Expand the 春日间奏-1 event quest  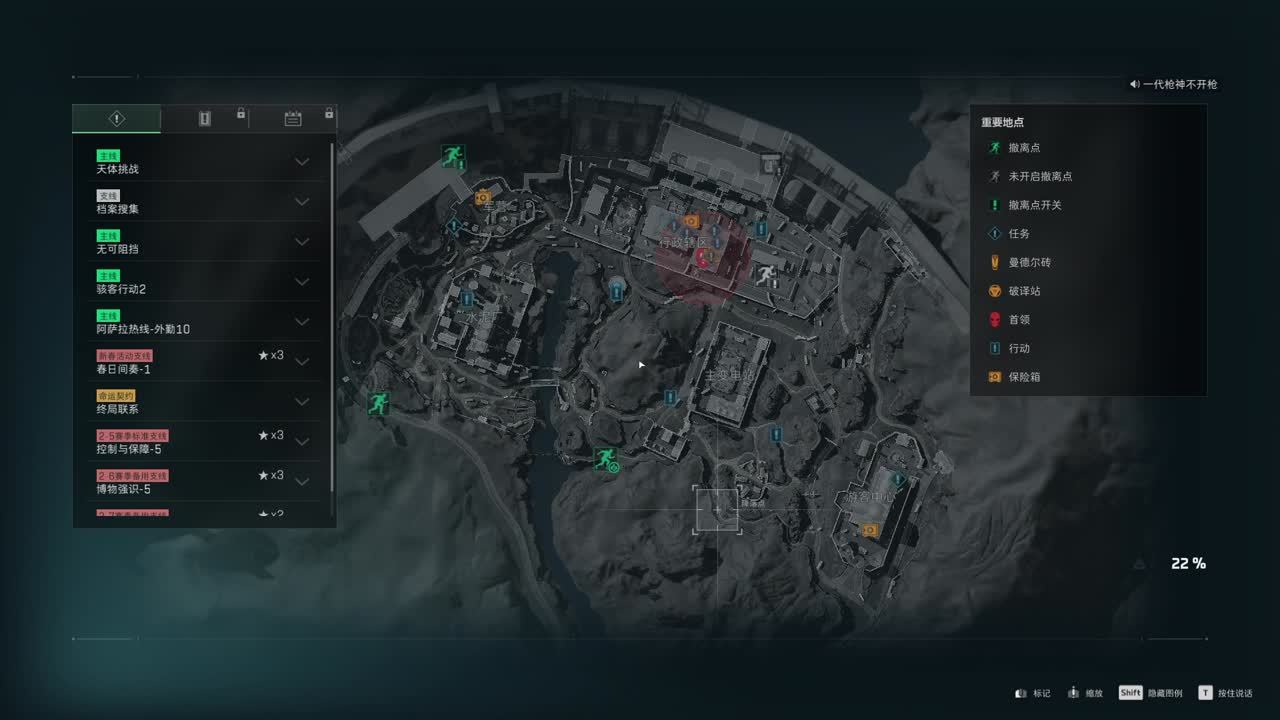pos(302,362)
